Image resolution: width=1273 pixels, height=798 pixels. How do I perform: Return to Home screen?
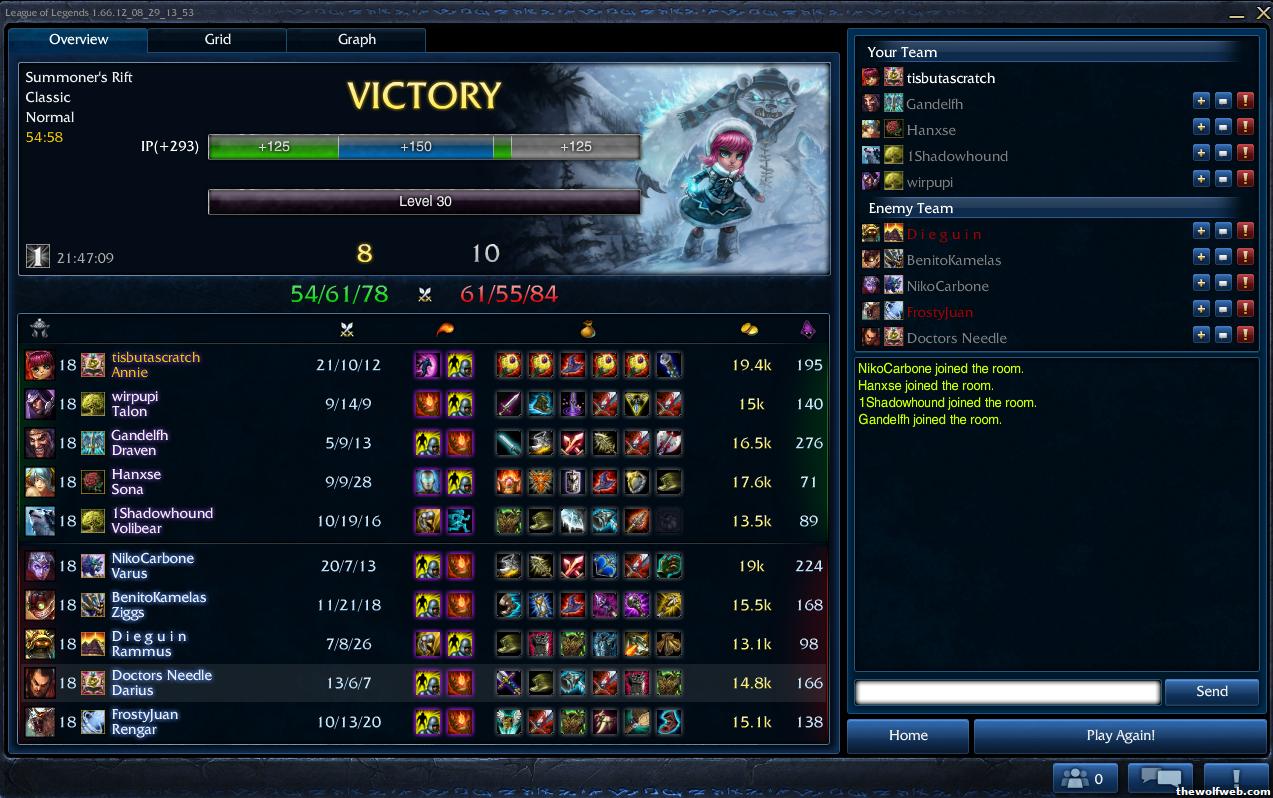click(907, 735)
